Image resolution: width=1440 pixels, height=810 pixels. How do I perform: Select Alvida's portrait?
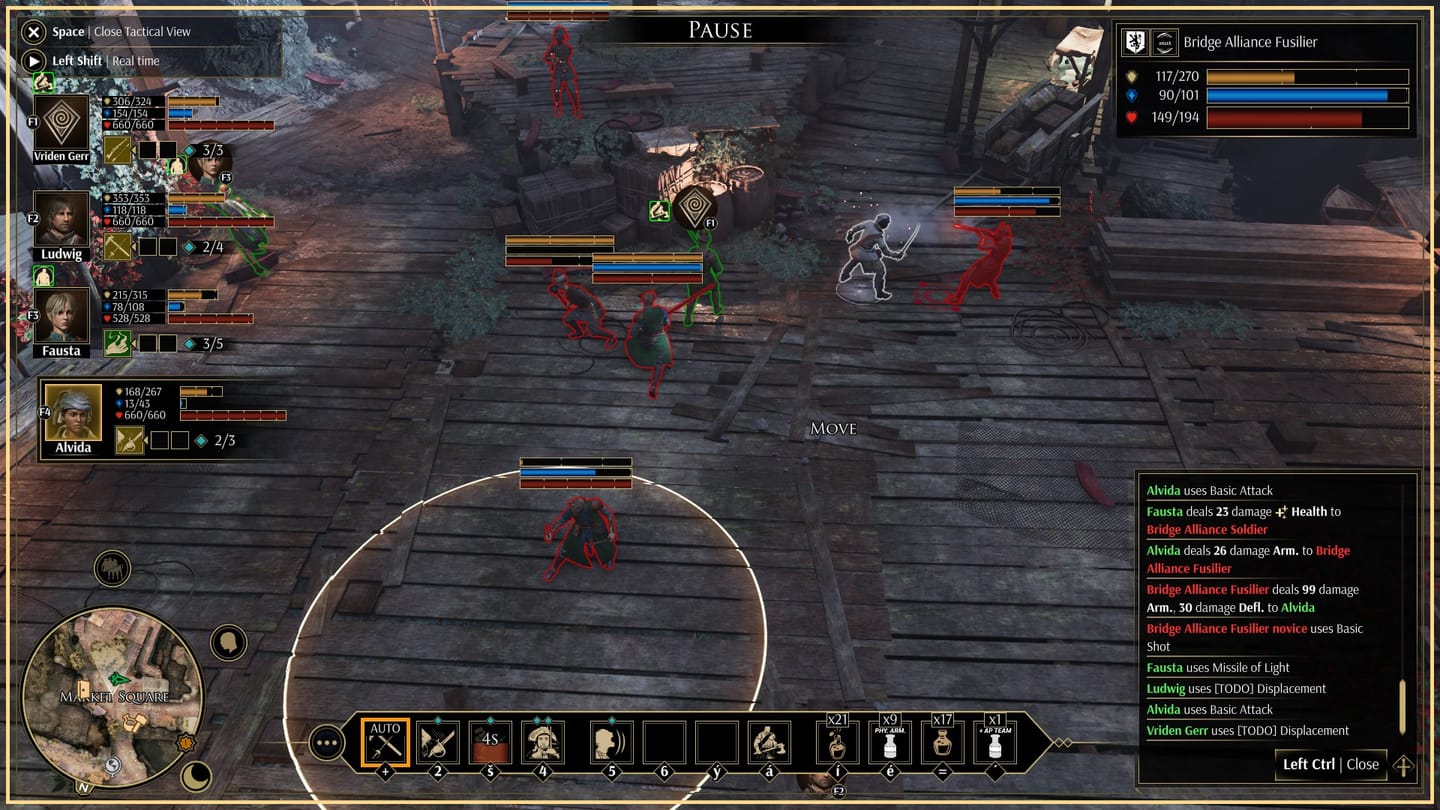(x=73, y=413)
